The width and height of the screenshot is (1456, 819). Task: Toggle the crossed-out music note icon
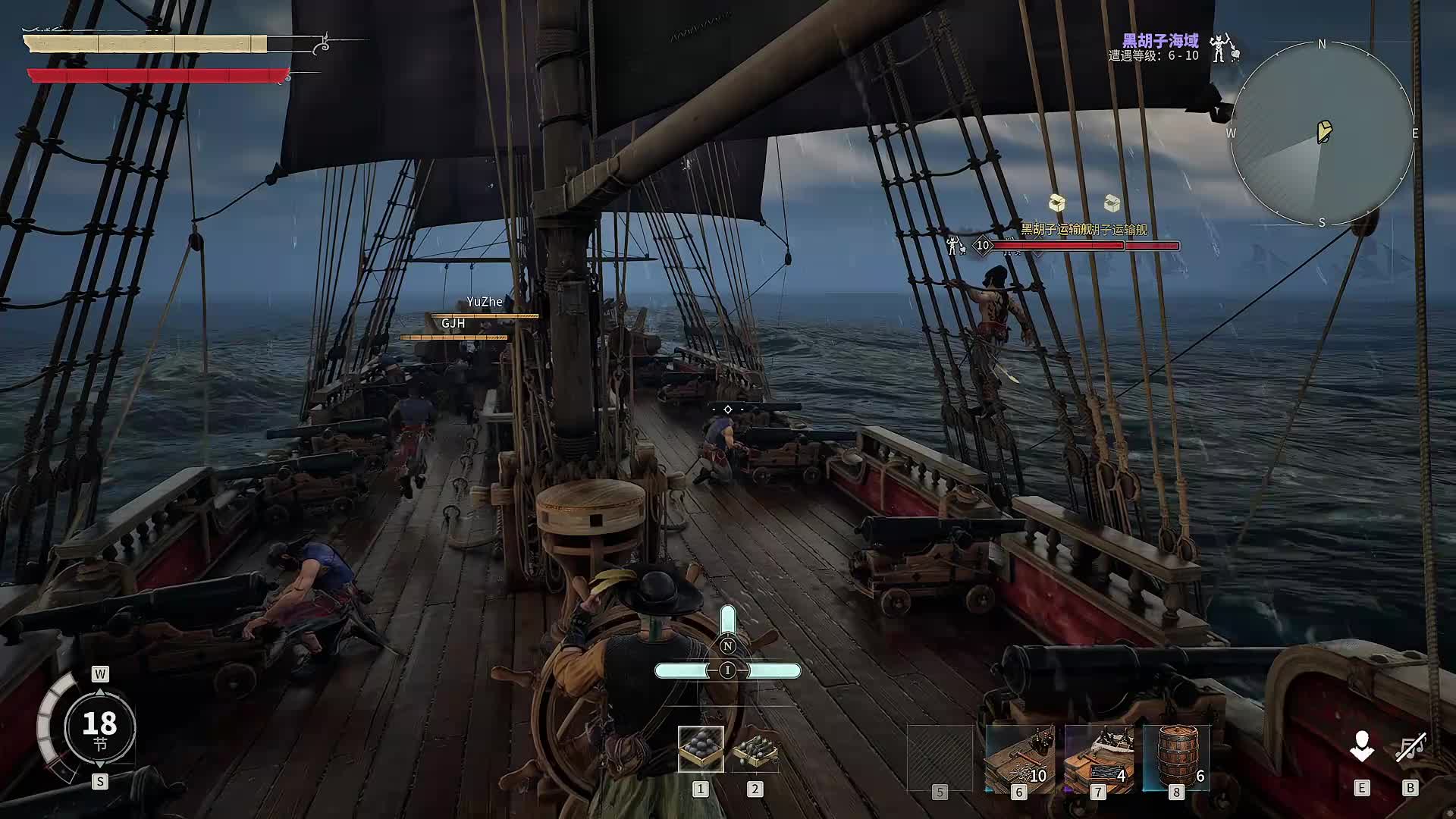[1410, 748]
